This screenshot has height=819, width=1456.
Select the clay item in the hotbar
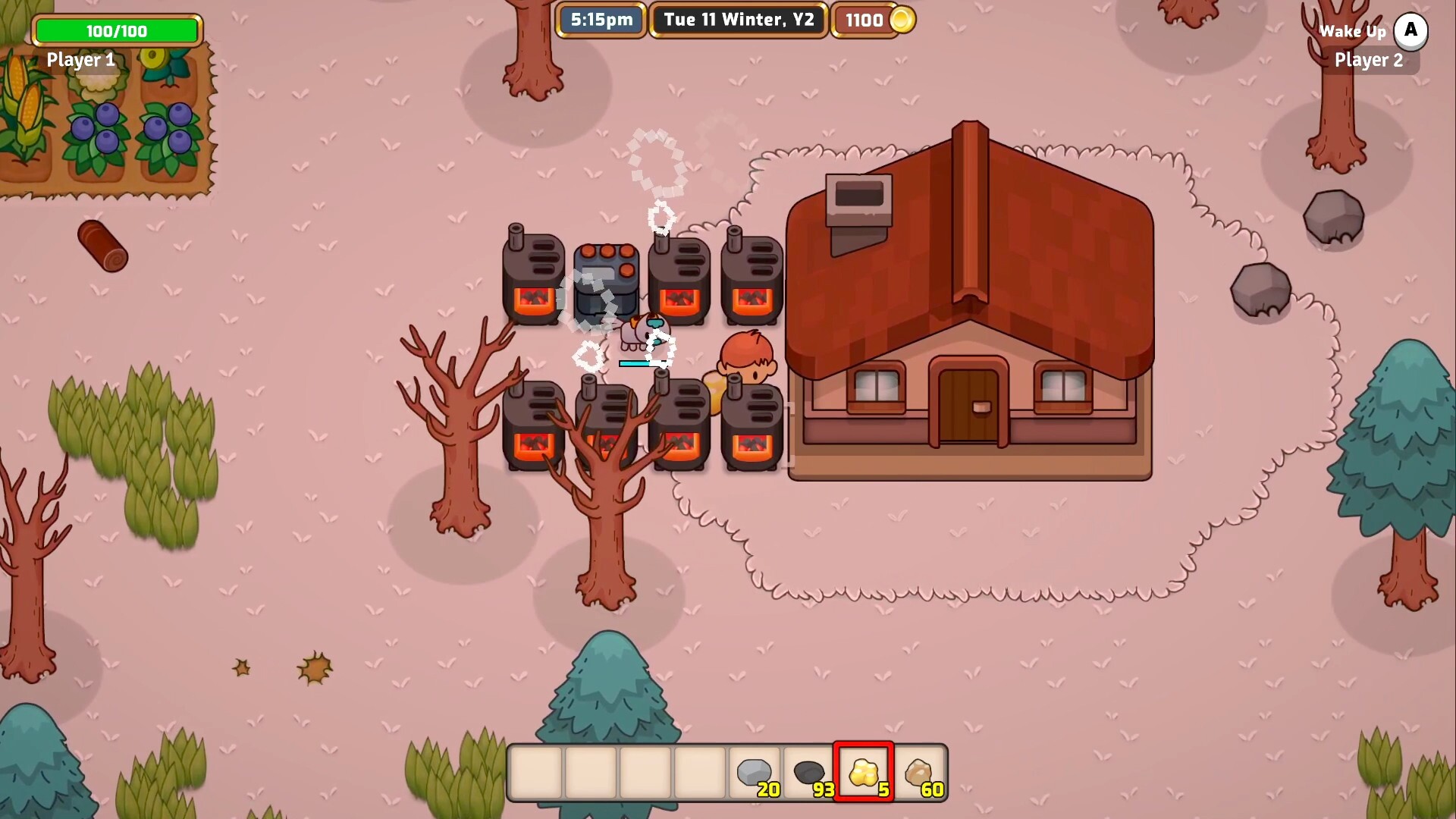[x=919, y=772]
